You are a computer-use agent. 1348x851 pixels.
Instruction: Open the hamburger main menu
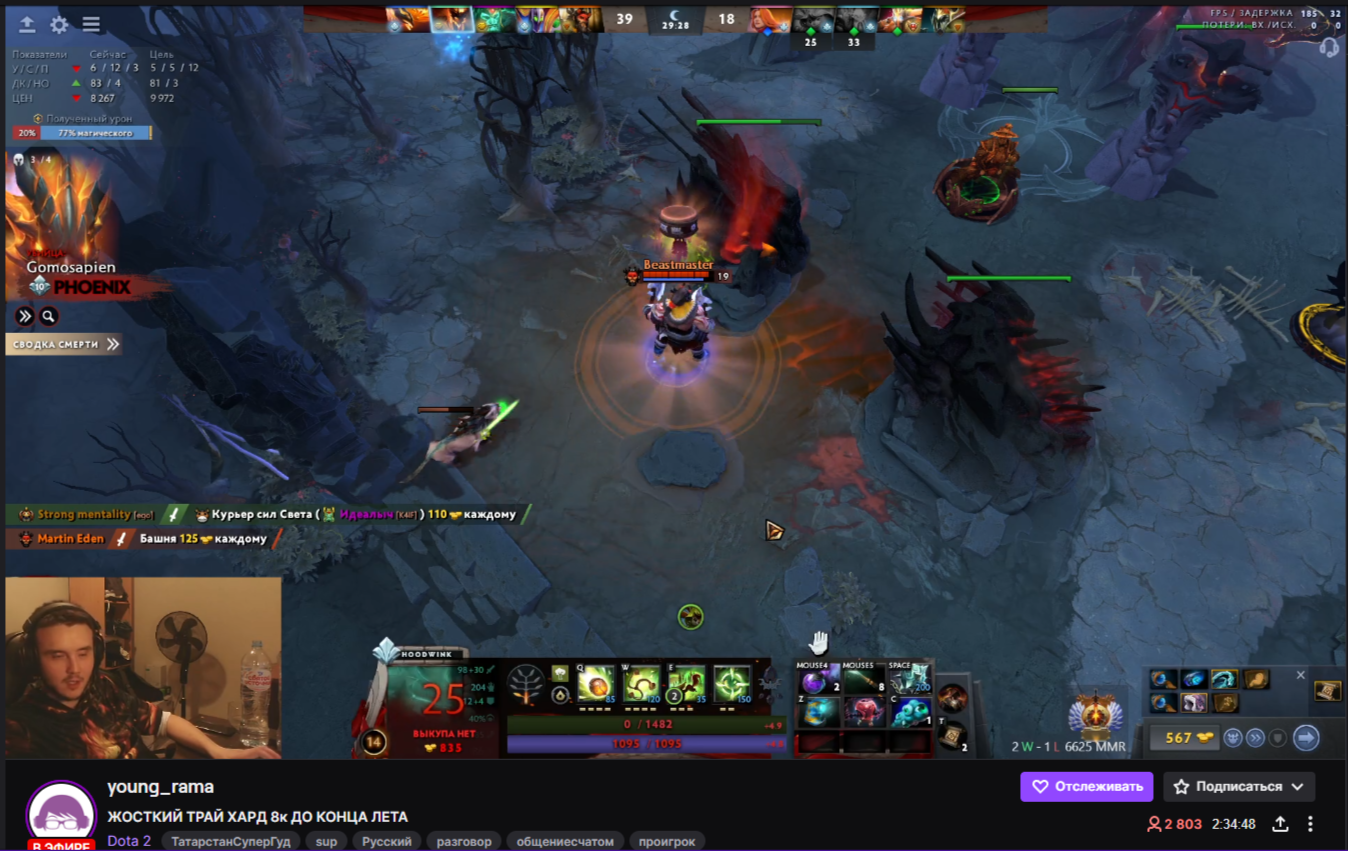[x=91, y=25]
